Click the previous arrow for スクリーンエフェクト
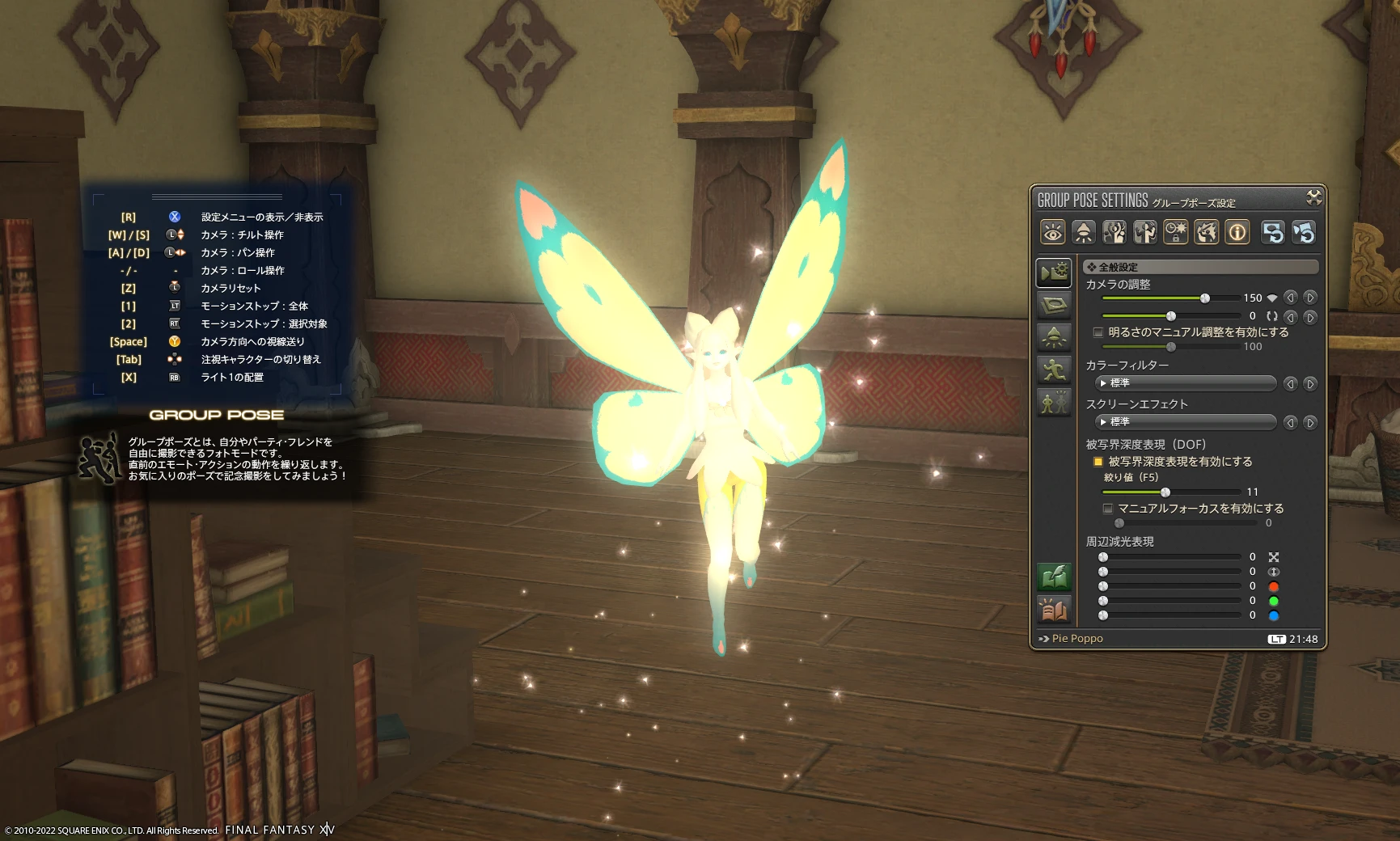This screenshot has height=841, width=1400. [x=1290, y=422]
